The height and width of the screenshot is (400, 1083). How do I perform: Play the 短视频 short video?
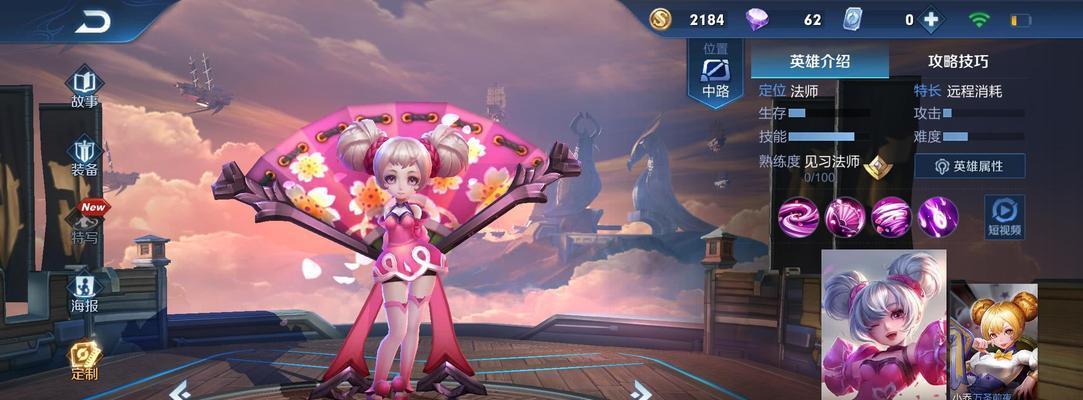pos(1004,216)
